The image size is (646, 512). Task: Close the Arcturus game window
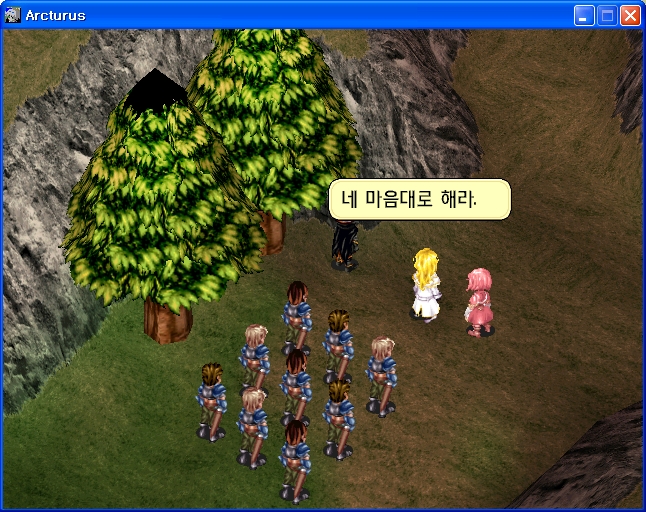(630, 15)
